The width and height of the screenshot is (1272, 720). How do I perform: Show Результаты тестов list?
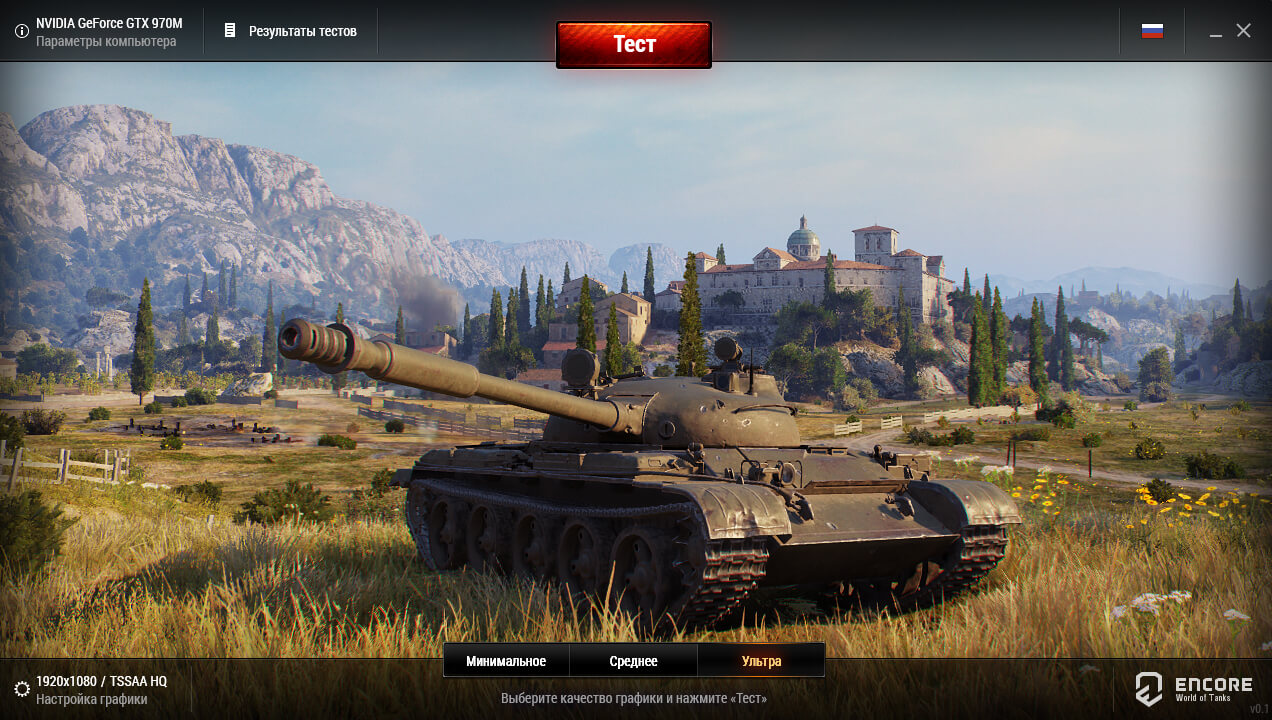tap(291, 31)
